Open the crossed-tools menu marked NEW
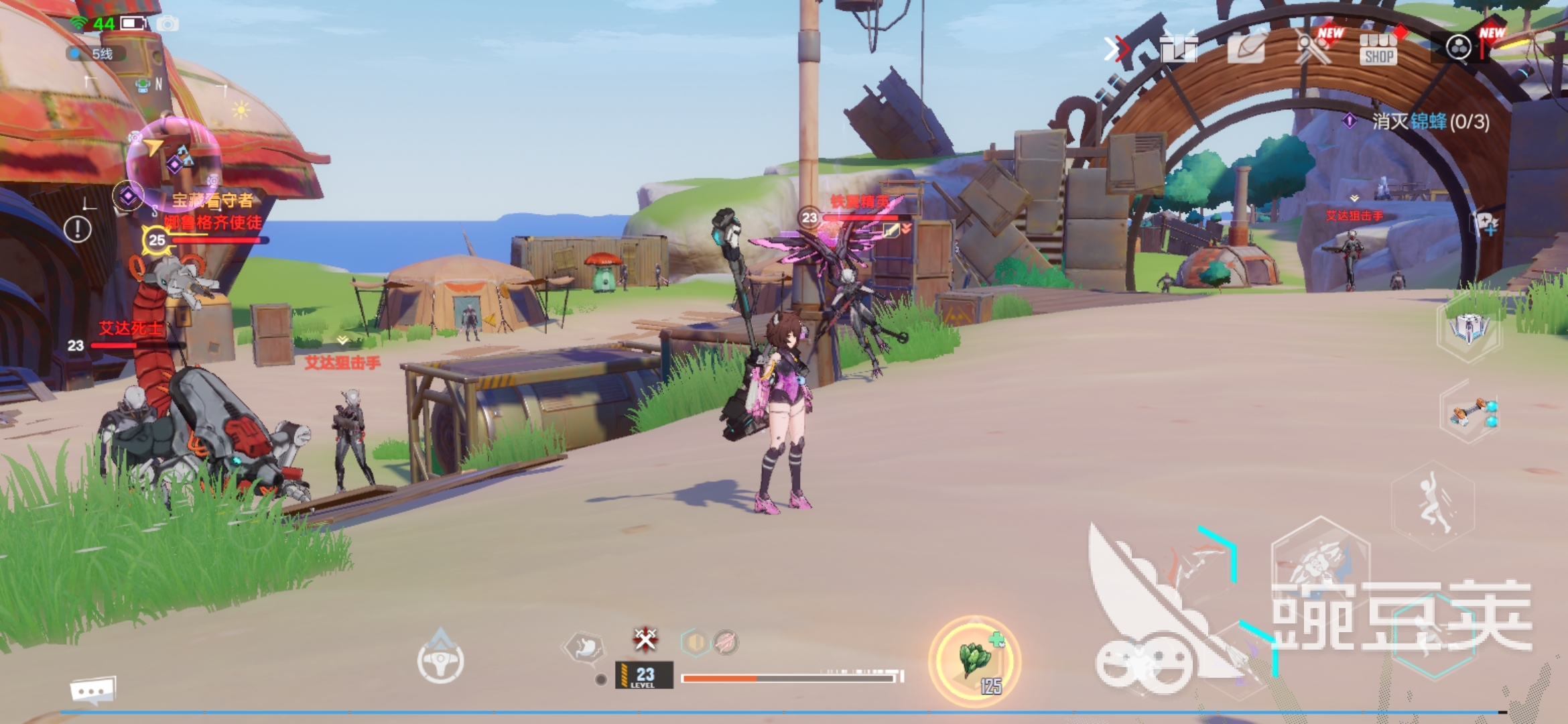1568x724 pixels. tap(1313, 47)
